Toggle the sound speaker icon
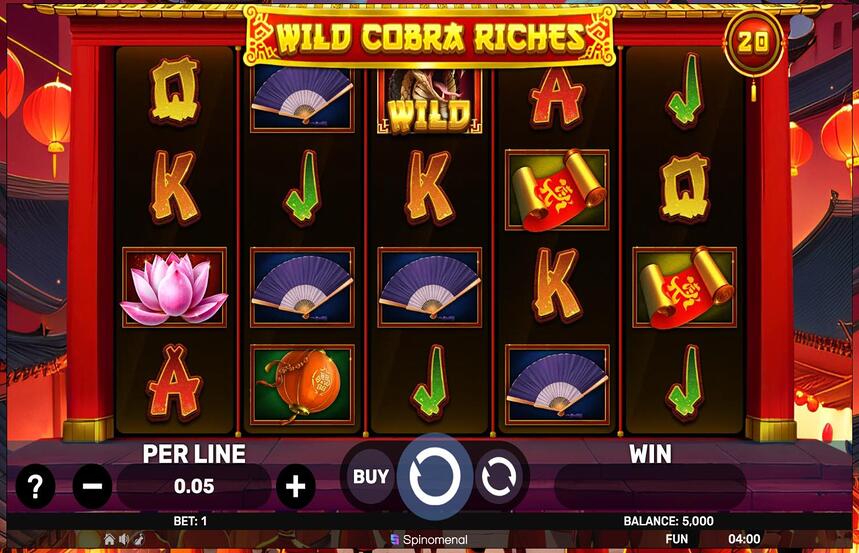859x553 pixels. tap(123, 539)
